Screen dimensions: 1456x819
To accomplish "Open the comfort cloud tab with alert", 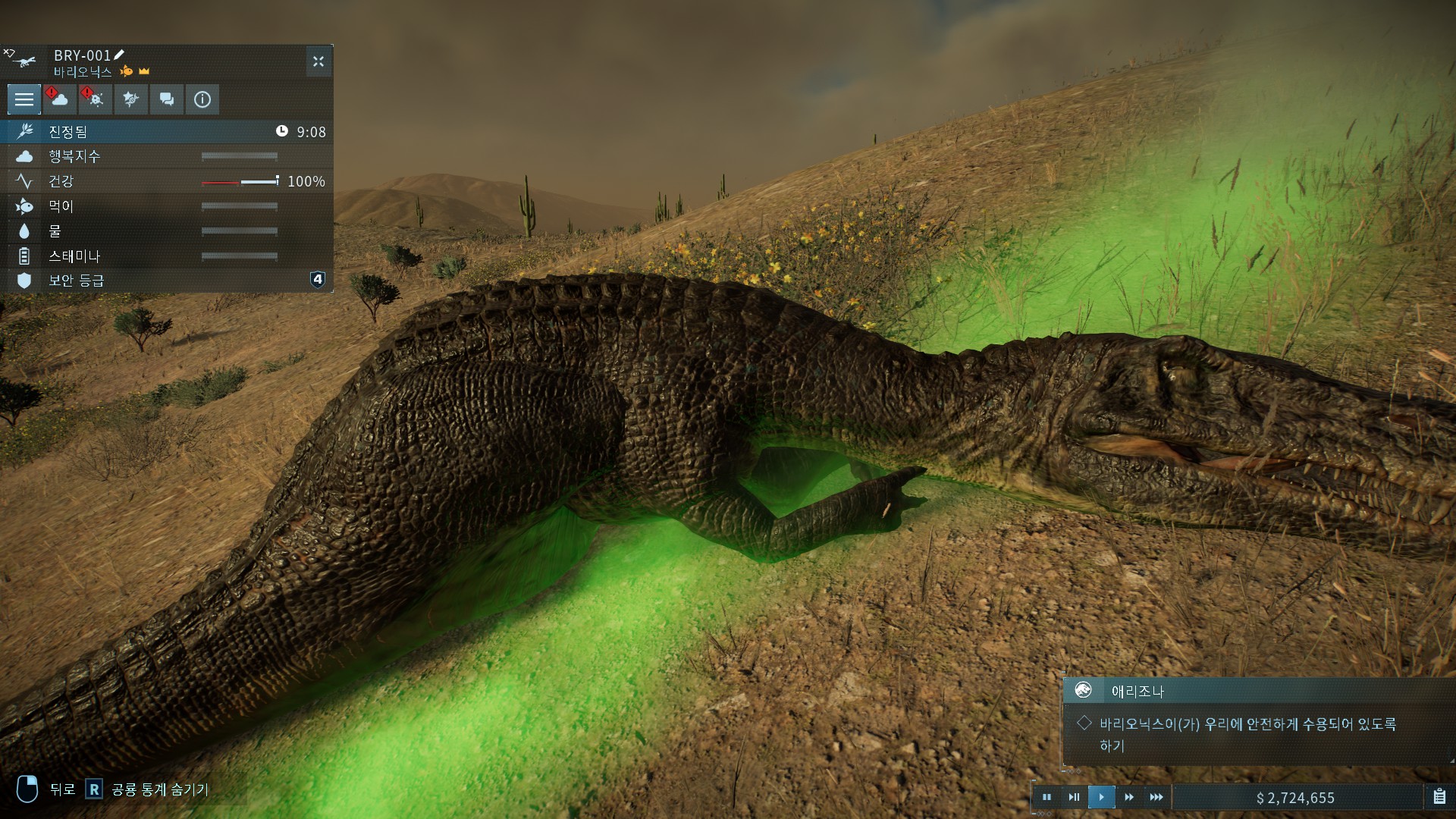I will pyautogui.click(x=59, y=99).
